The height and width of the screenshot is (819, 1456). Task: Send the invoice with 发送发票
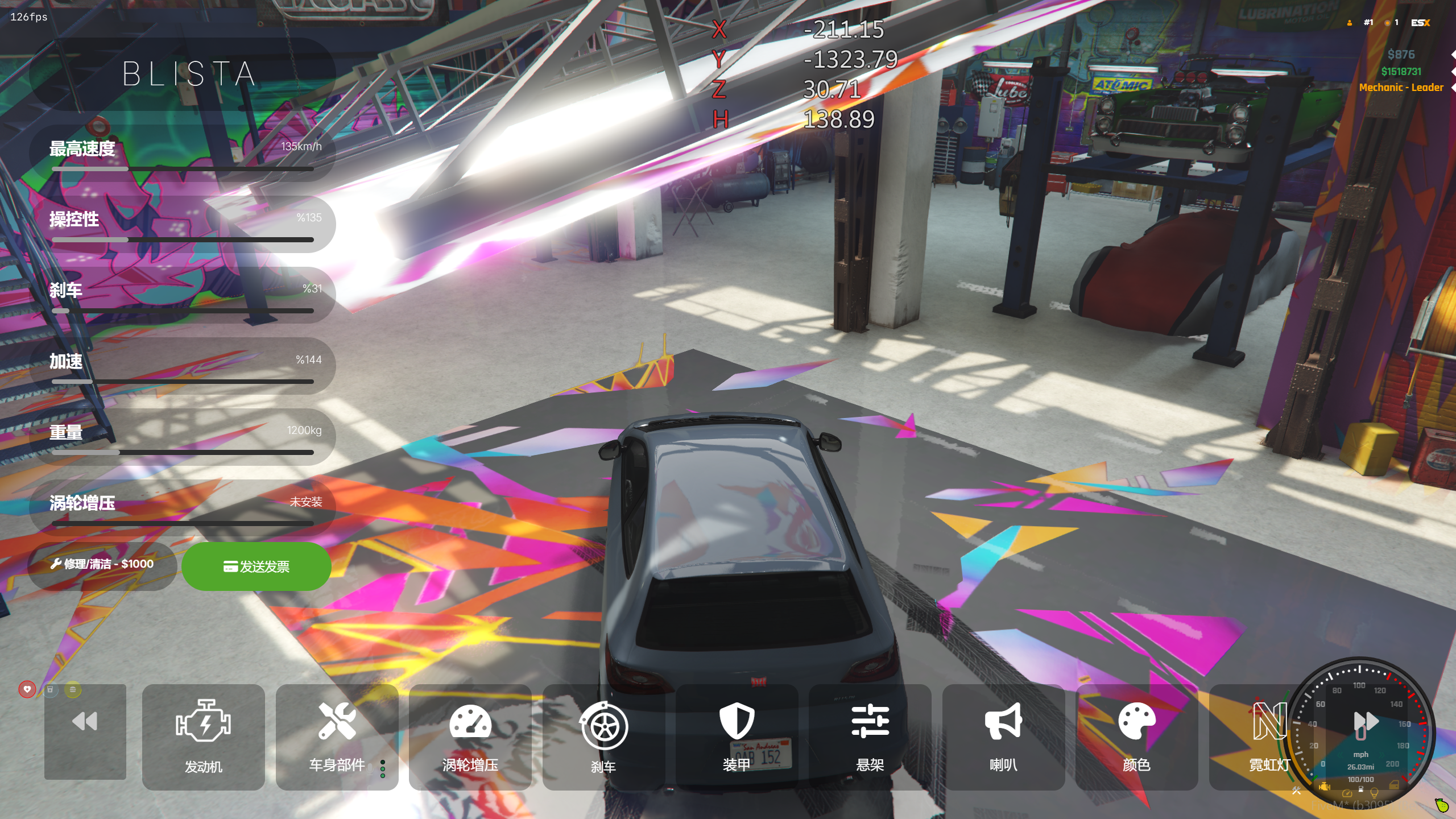point(257,566)
